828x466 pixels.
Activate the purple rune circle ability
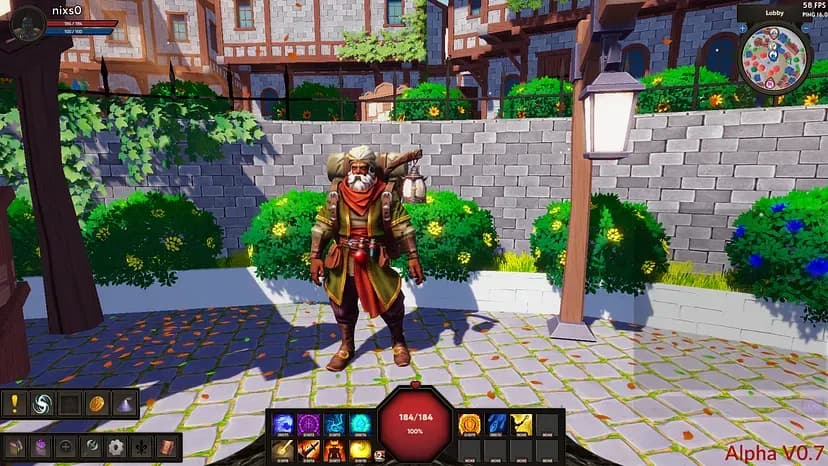(308, 424)
